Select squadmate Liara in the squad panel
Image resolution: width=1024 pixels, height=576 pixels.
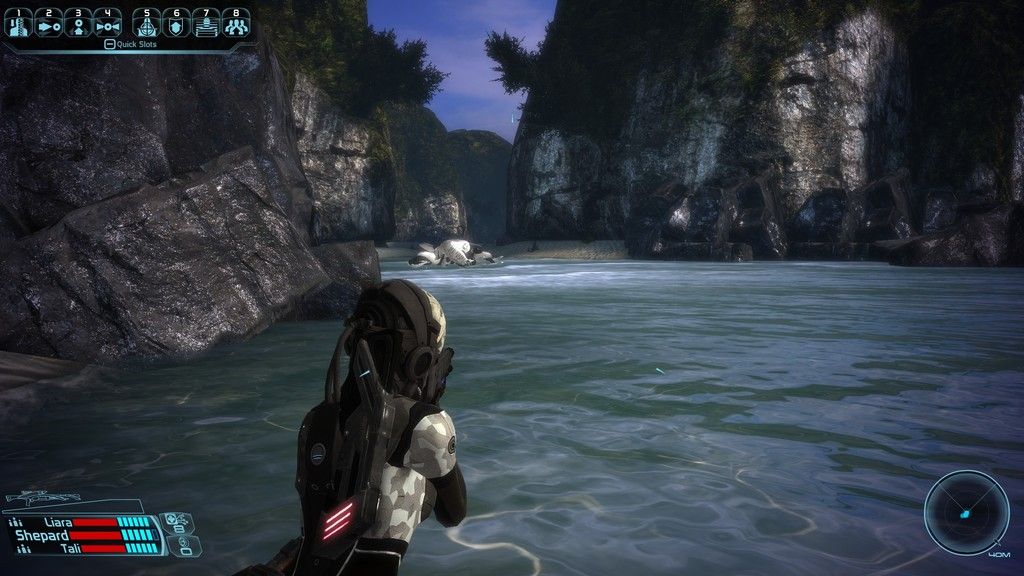[x=57, y=522]
